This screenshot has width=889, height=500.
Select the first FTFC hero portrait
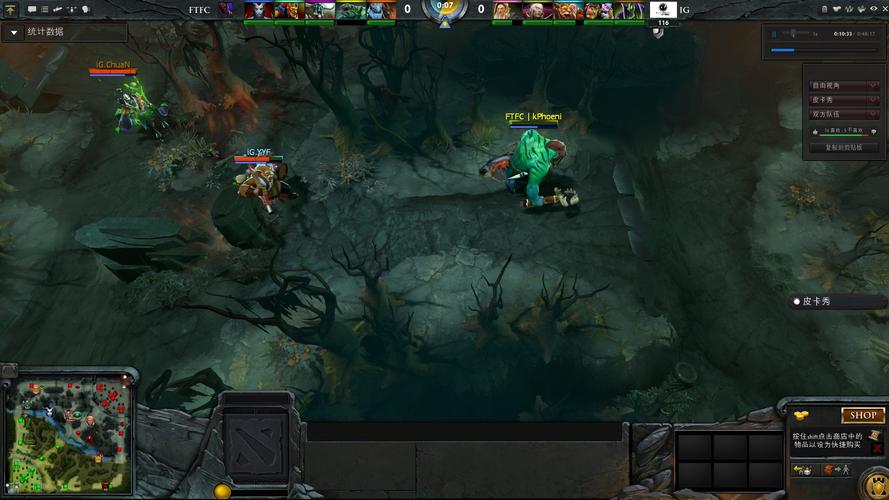click(x=258, y=10)
